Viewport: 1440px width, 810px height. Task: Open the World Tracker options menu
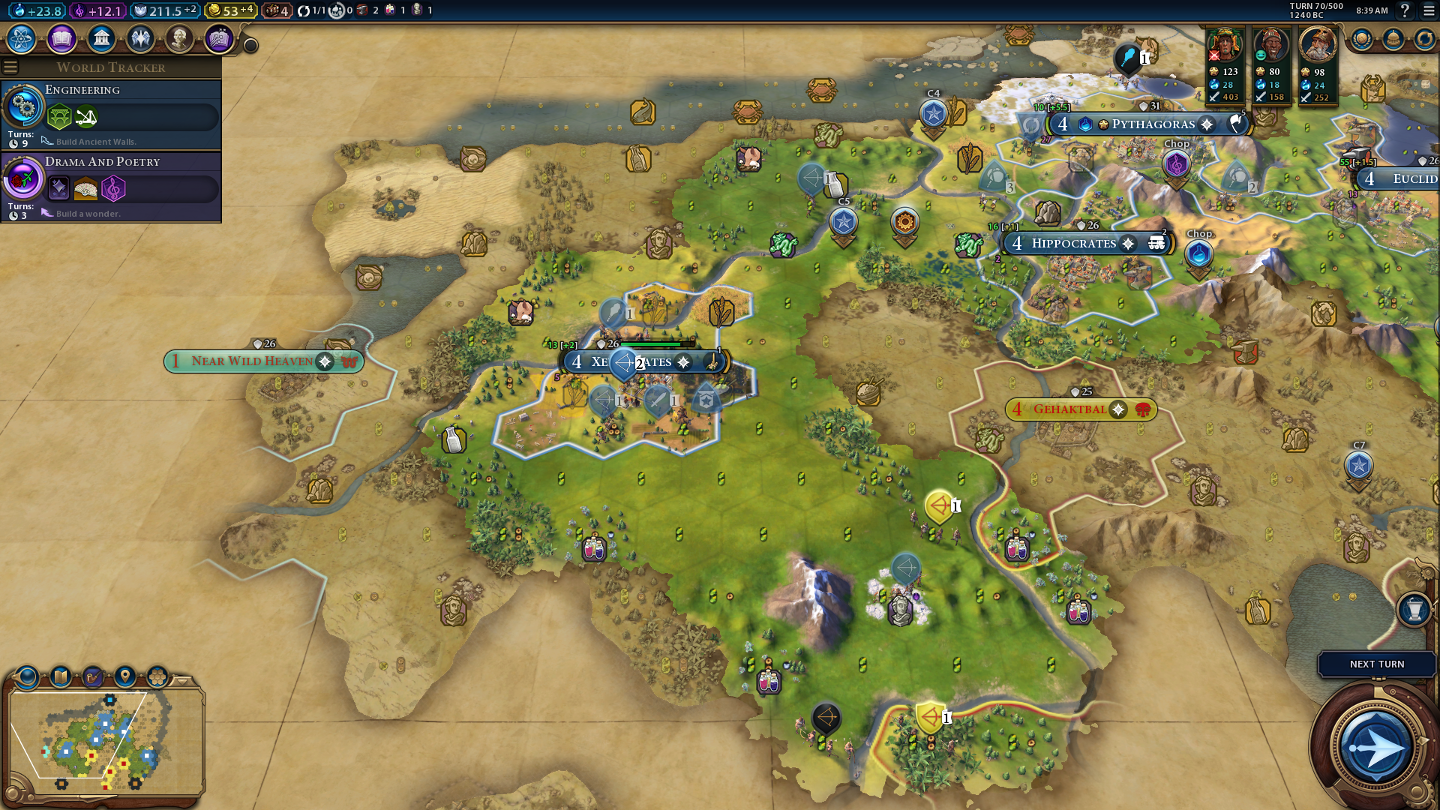tap(11, 67)
